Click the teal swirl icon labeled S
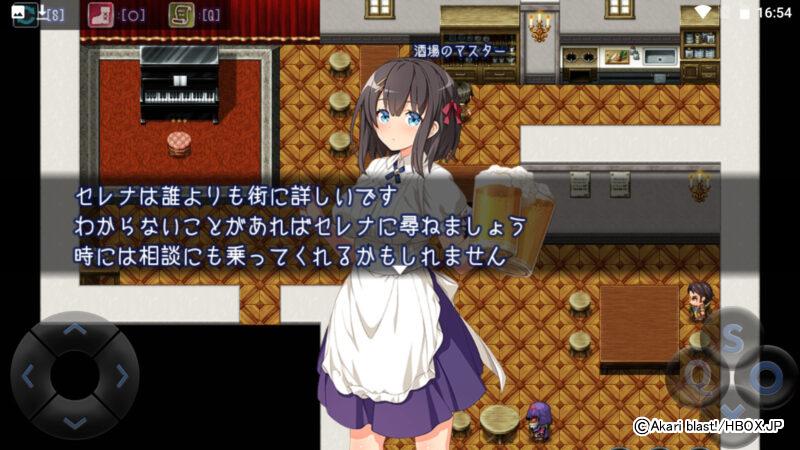The image size is (800, 450). pyautogui.click(x=25, y=15)
